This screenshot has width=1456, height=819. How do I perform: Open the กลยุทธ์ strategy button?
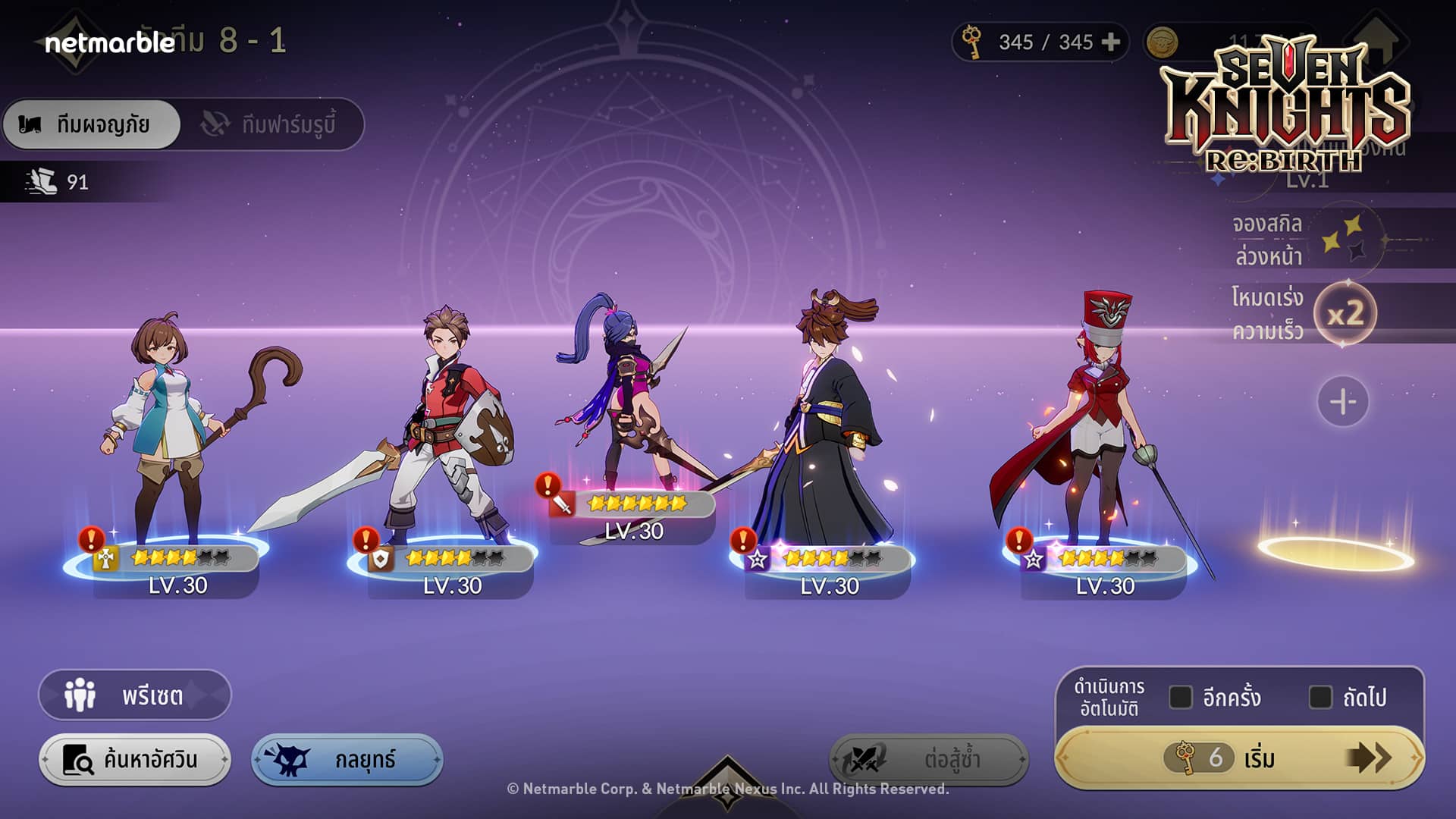pyautogui.click(x=347, y=759)
